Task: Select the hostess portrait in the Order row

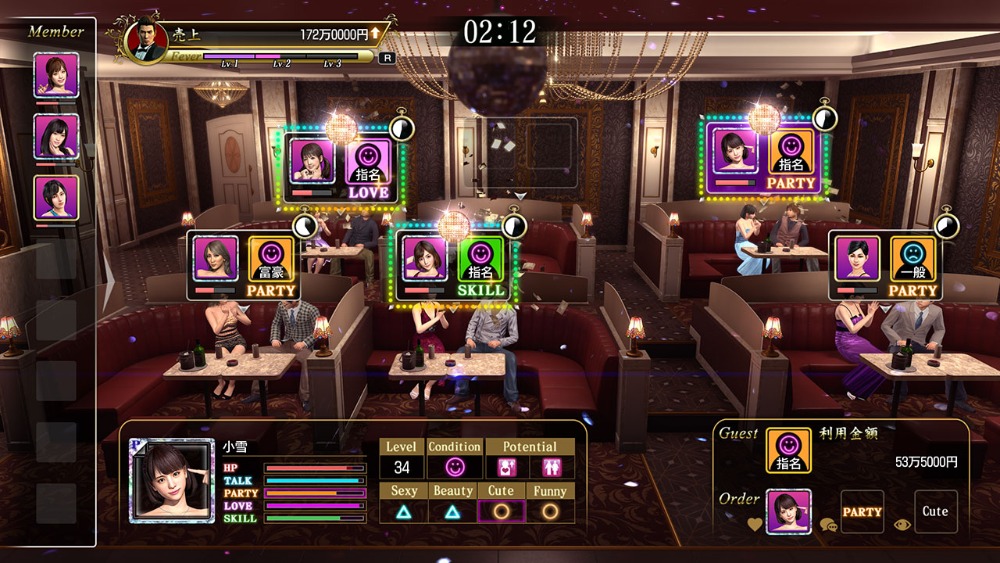Action: click(789, 511)
